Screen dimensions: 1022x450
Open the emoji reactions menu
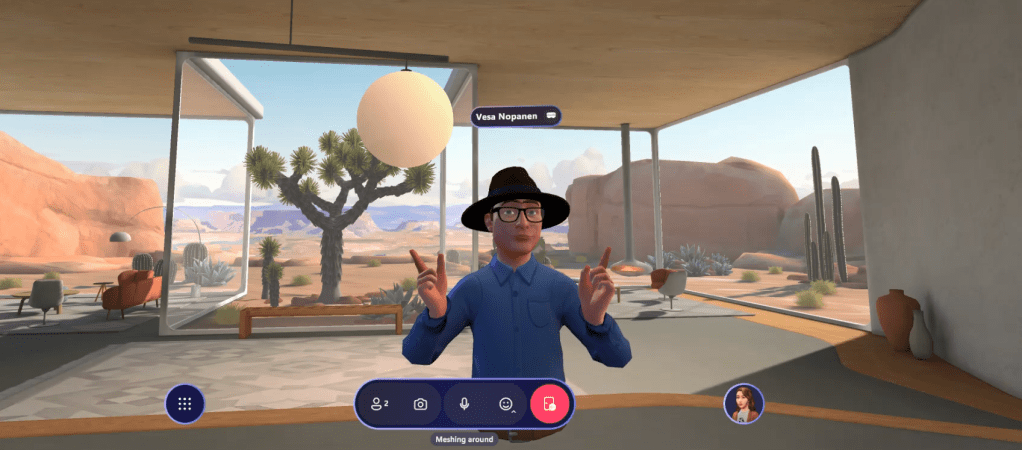(506, 404)
